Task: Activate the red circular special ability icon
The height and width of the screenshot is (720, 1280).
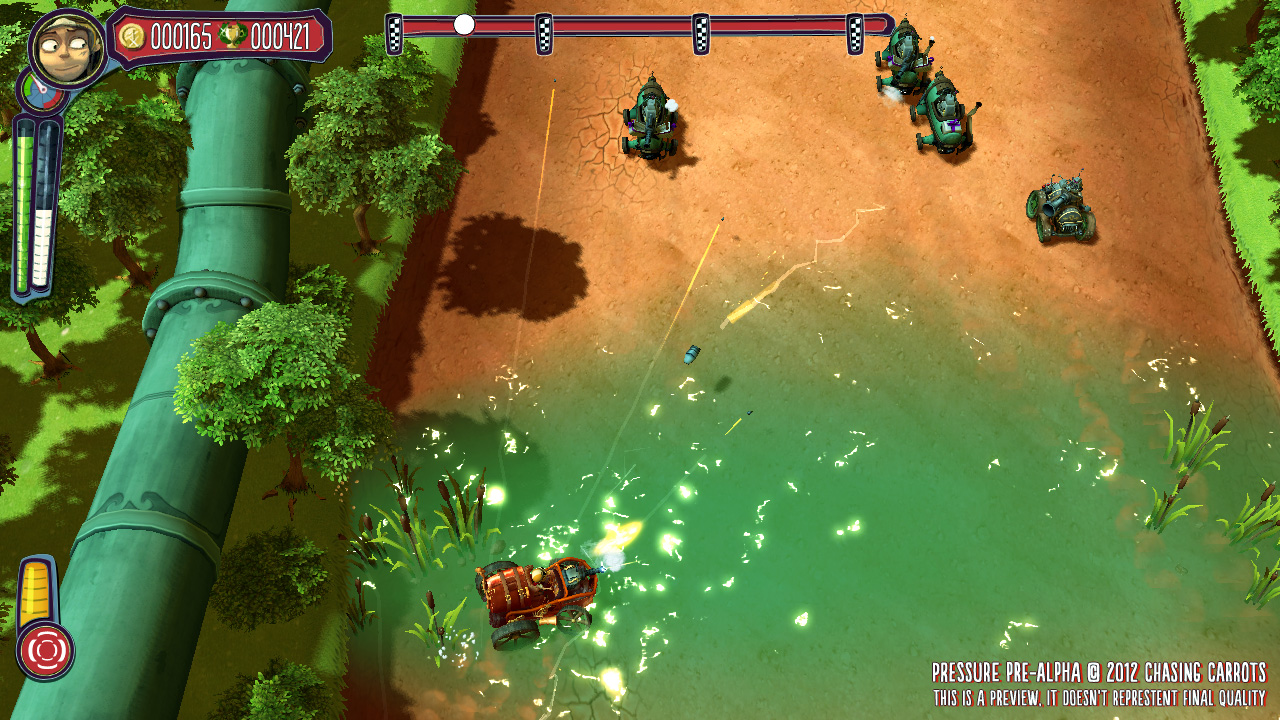Action: pyautogui.click(x=45, y=650)
